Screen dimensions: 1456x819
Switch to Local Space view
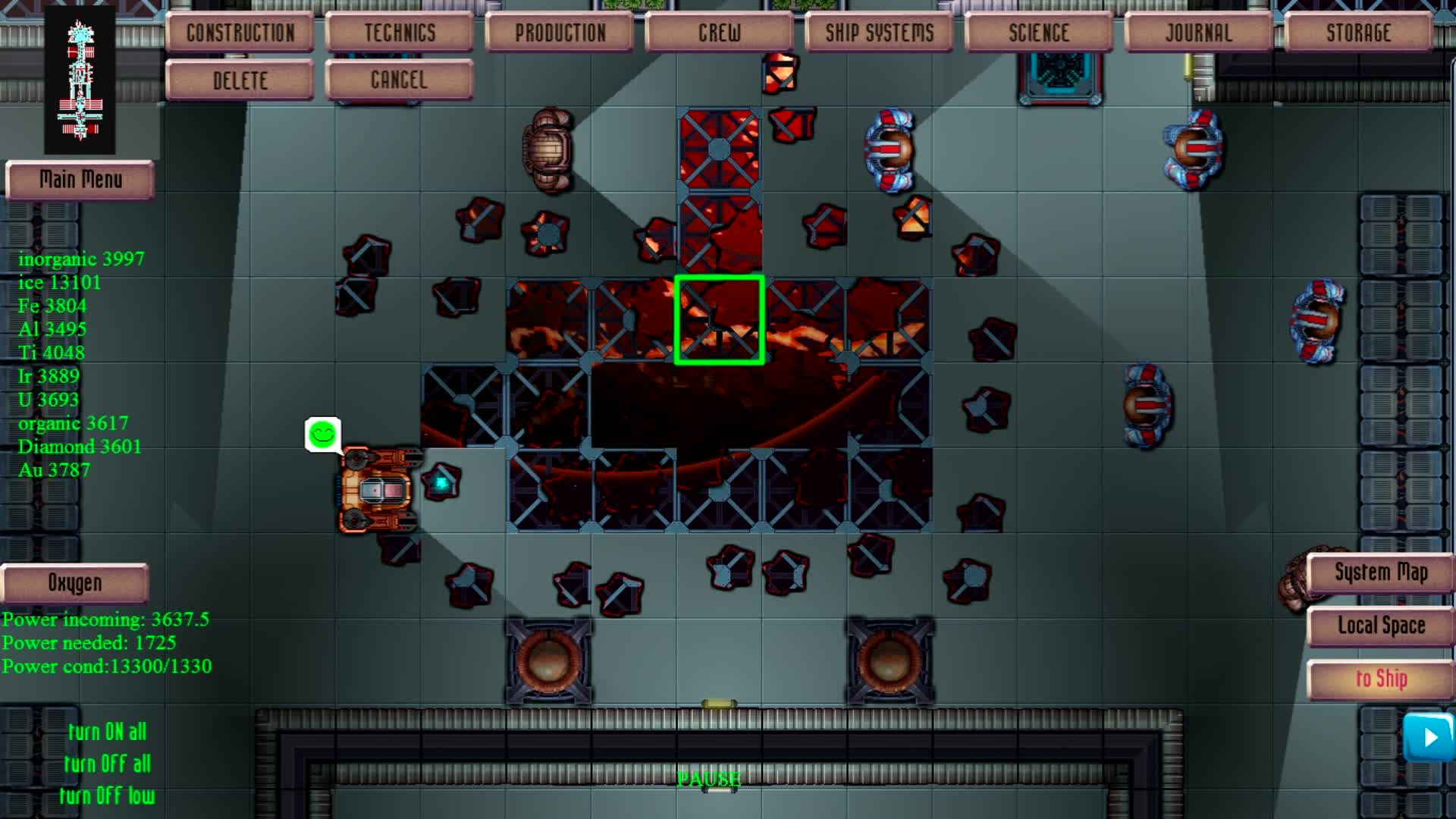tap(1380, 626)
